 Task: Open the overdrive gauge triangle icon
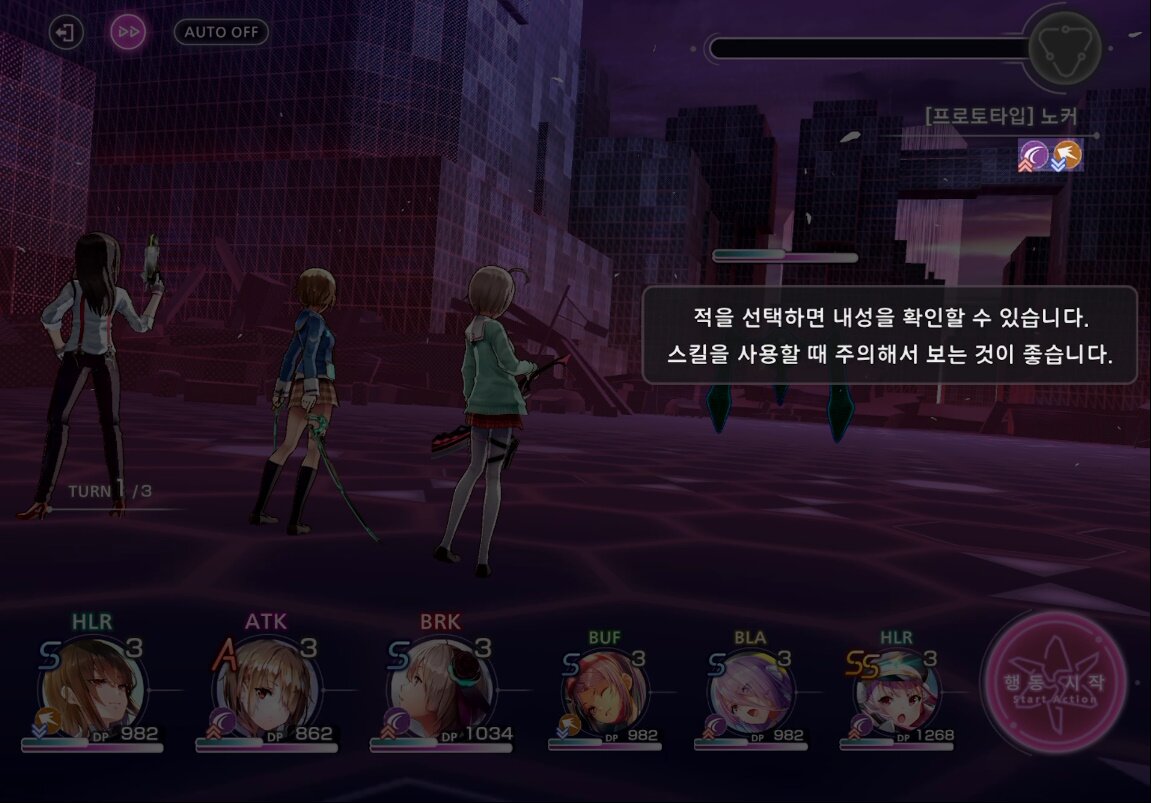coord(1064,47)
